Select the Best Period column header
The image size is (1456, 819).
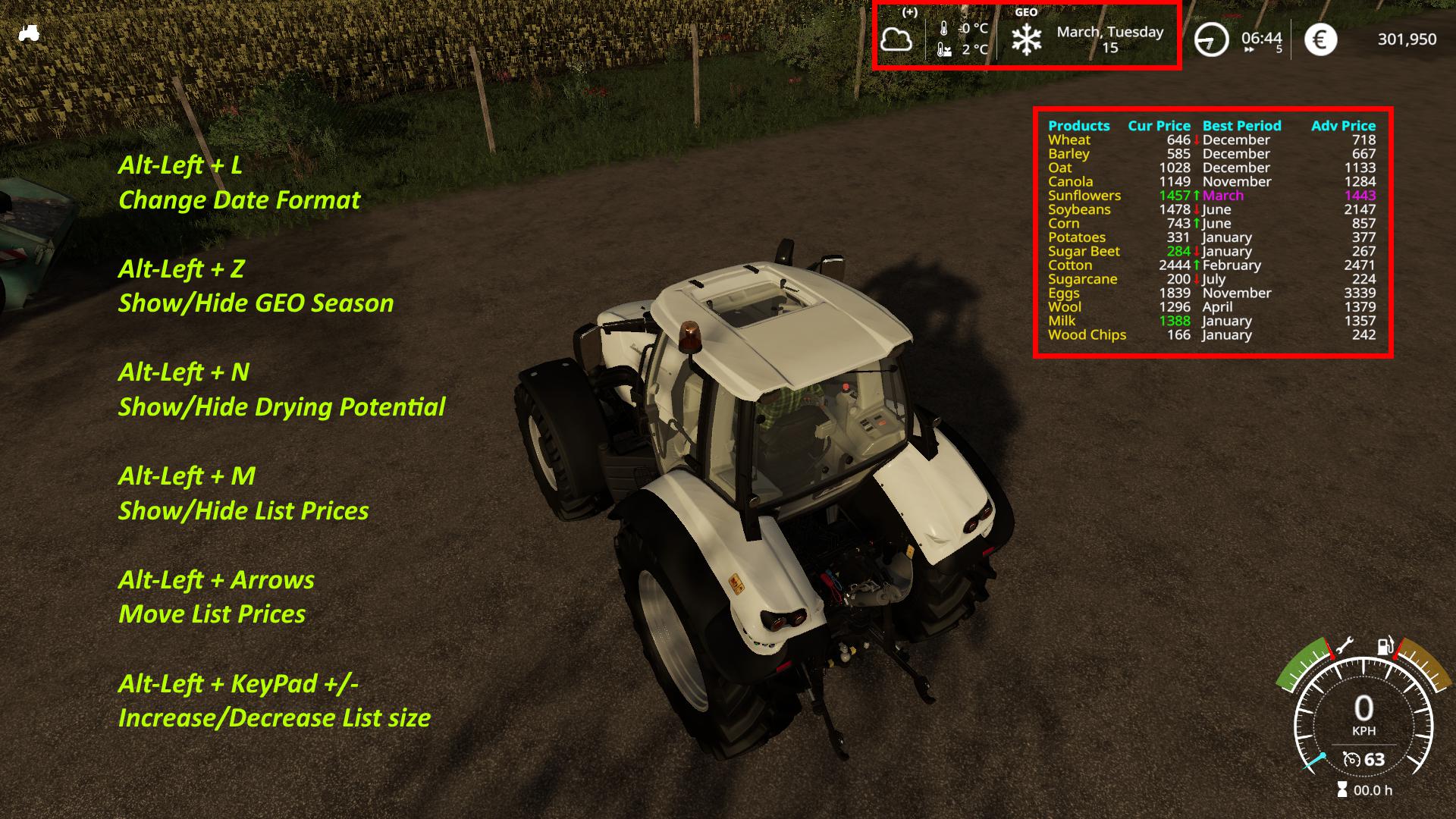coord(1239,125)
